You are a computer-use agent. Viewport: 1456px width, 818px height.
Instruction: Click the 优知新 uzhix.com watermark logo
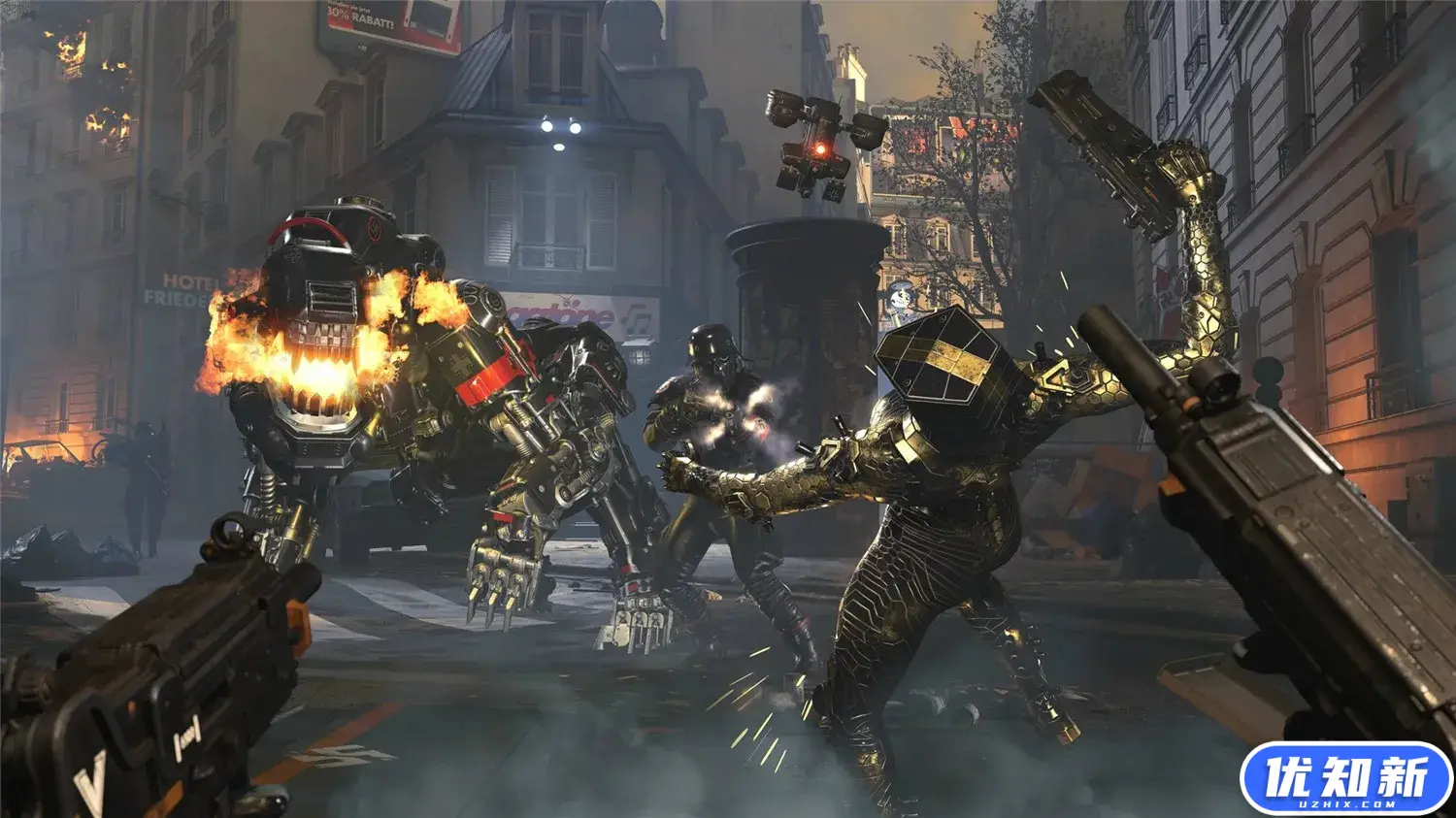[1345, 778]
